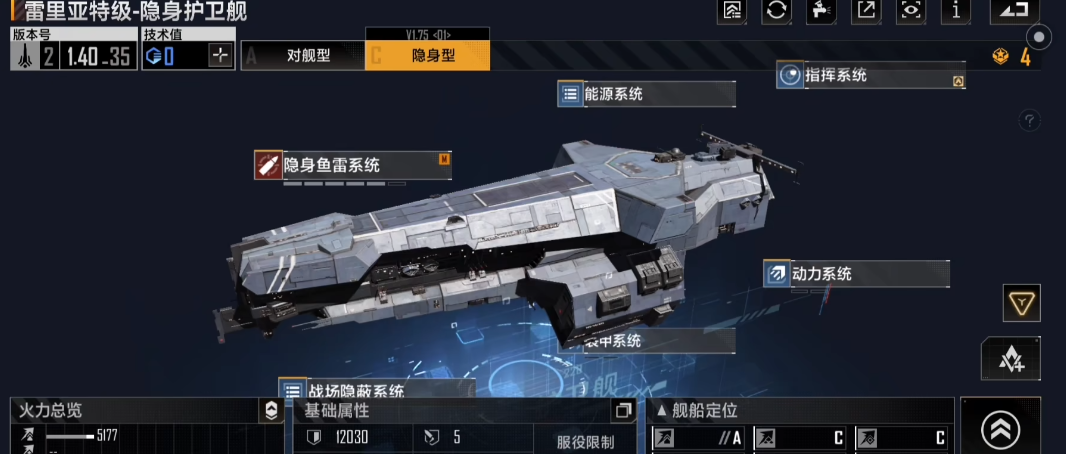
Task: Open the 动力系统 module
Action: [856, 273]
